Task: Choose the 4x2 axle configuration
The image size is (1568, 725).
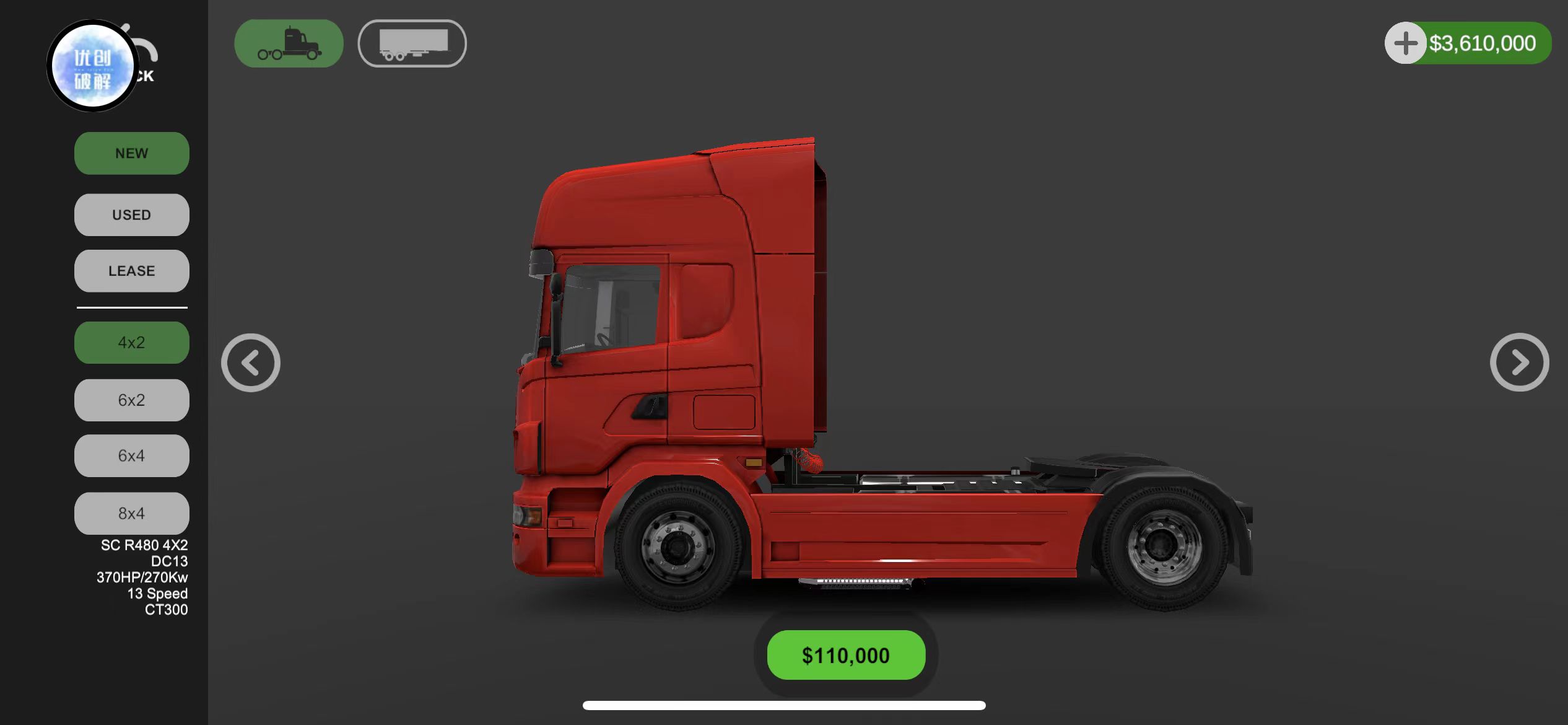Action: coord(131,342)
